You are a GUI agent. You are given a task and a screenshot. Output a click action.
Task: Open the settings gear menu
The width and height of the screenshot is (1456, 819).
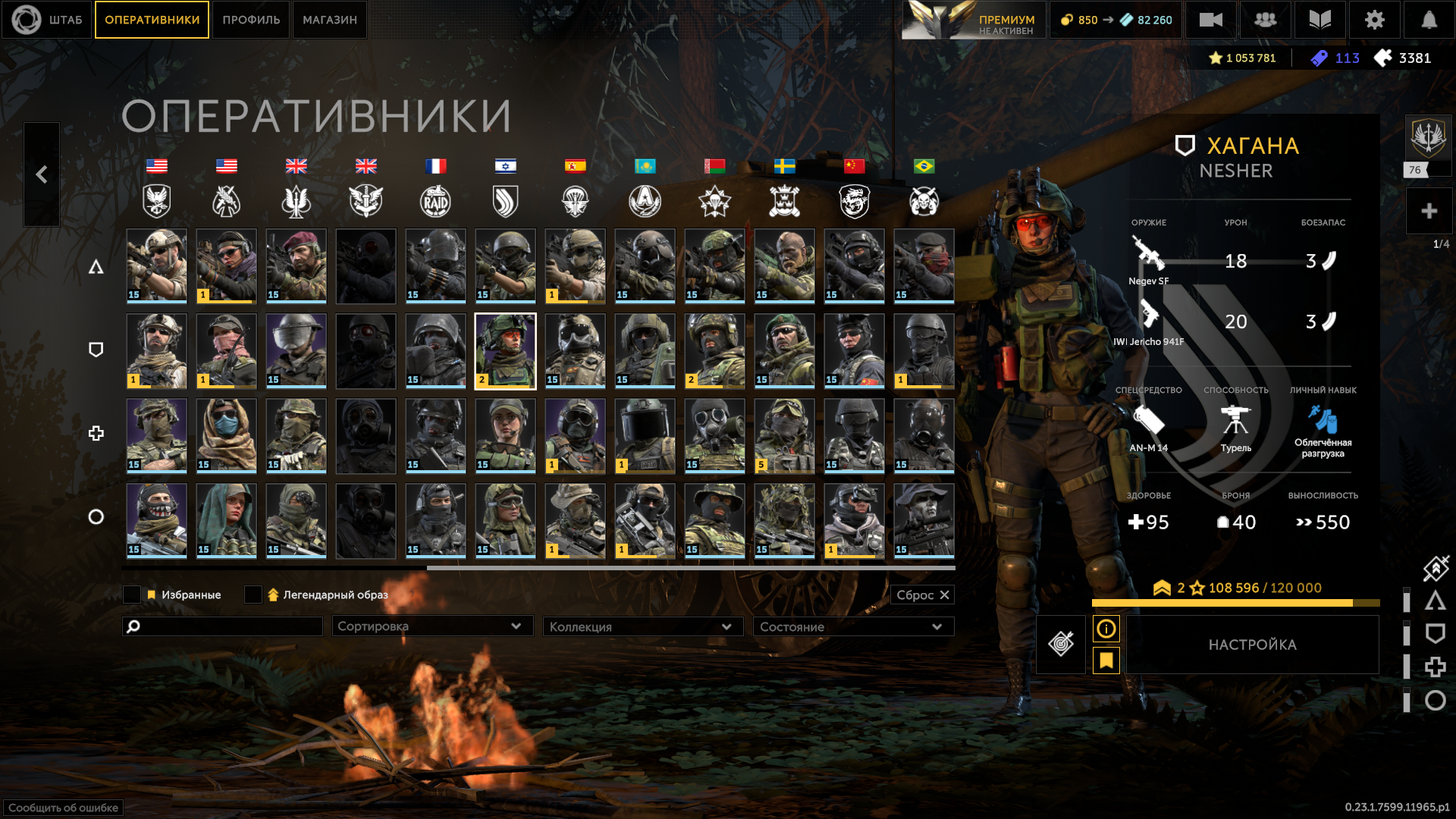point(1374,20)
